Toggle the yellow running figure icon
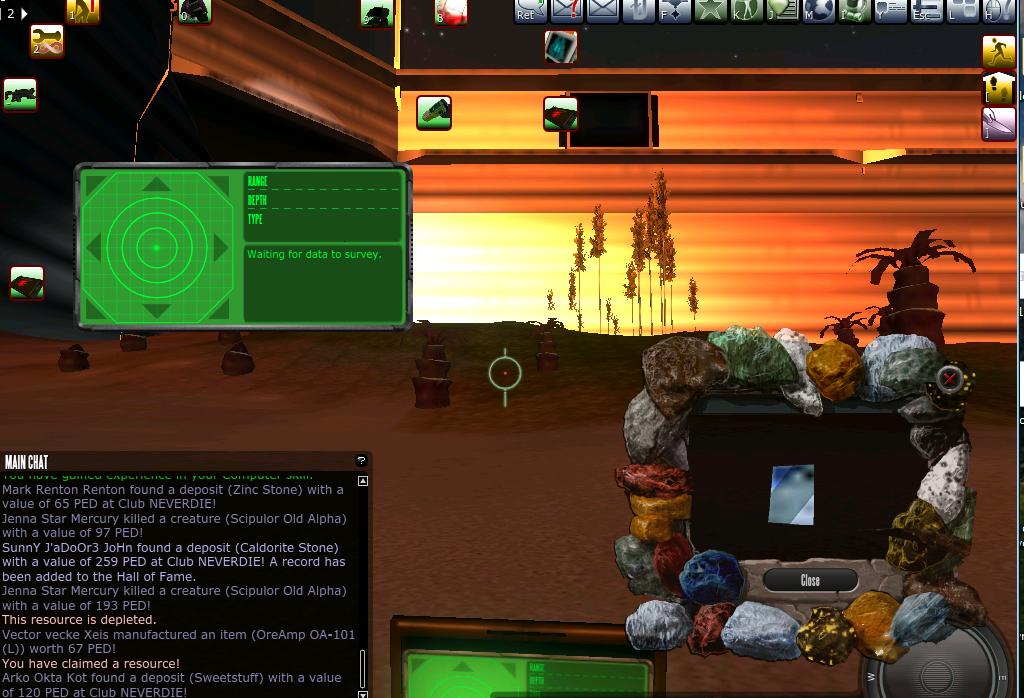The height and width of the screenshot is (698, 1024). coord(998,52)
